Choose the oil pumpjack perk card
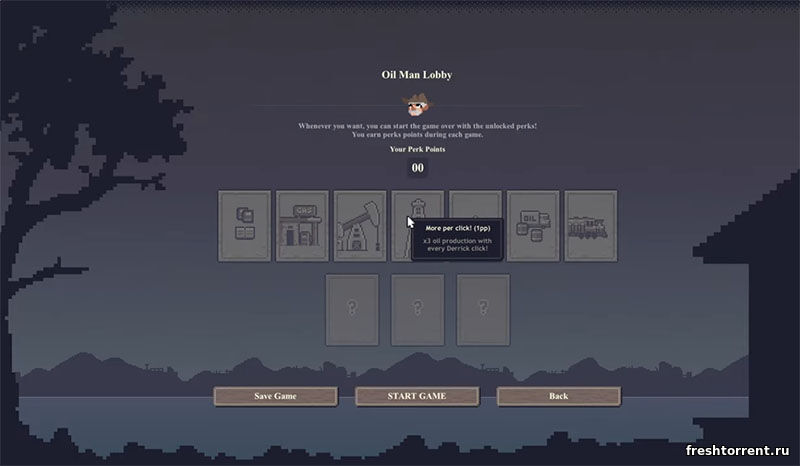 coord(360,225)
